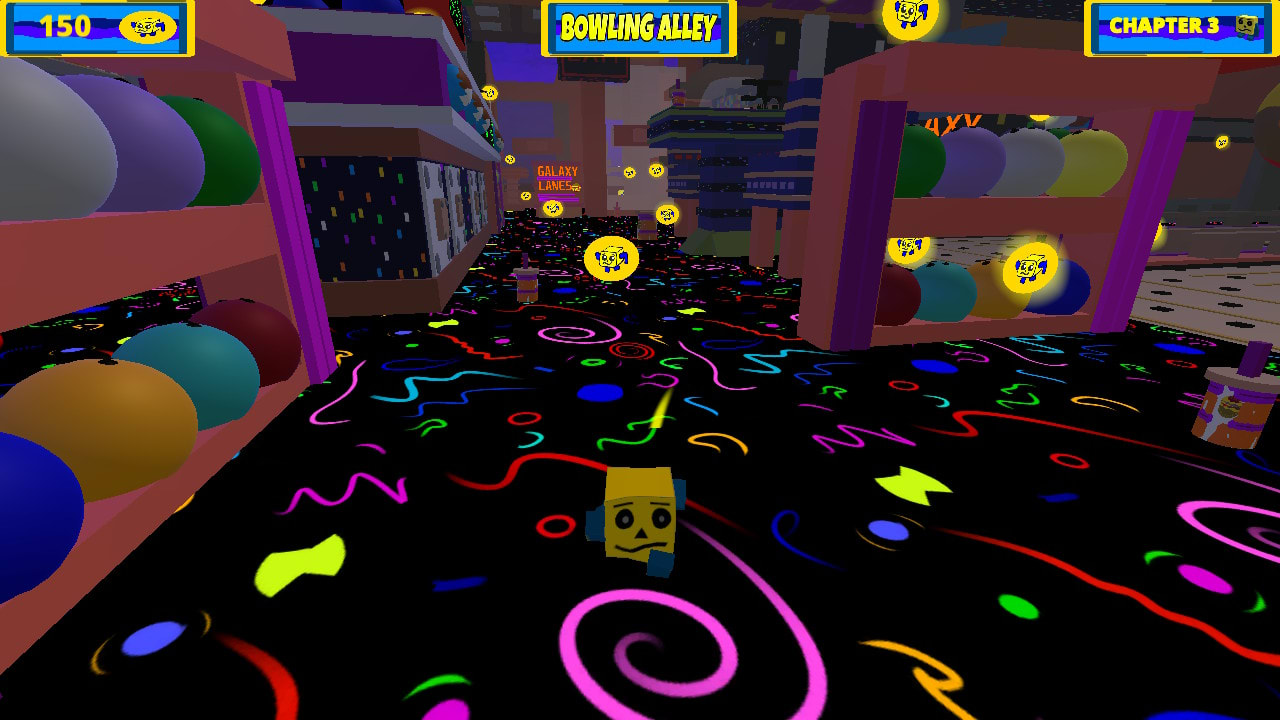Click the token pair in the center background
Screen dimensions: 1280x720
(x=643, y=170)
